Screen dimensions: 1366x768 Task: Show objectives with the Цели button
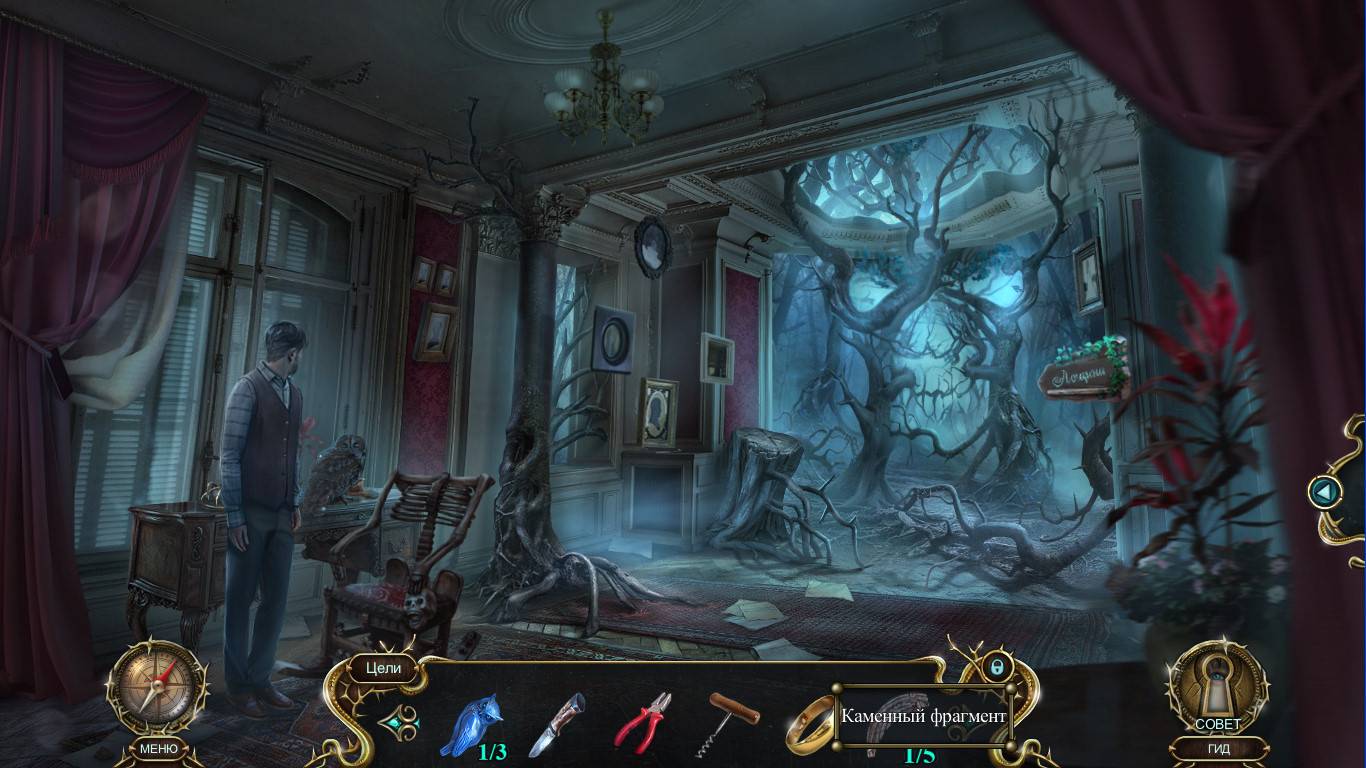[x=382, y=668]
